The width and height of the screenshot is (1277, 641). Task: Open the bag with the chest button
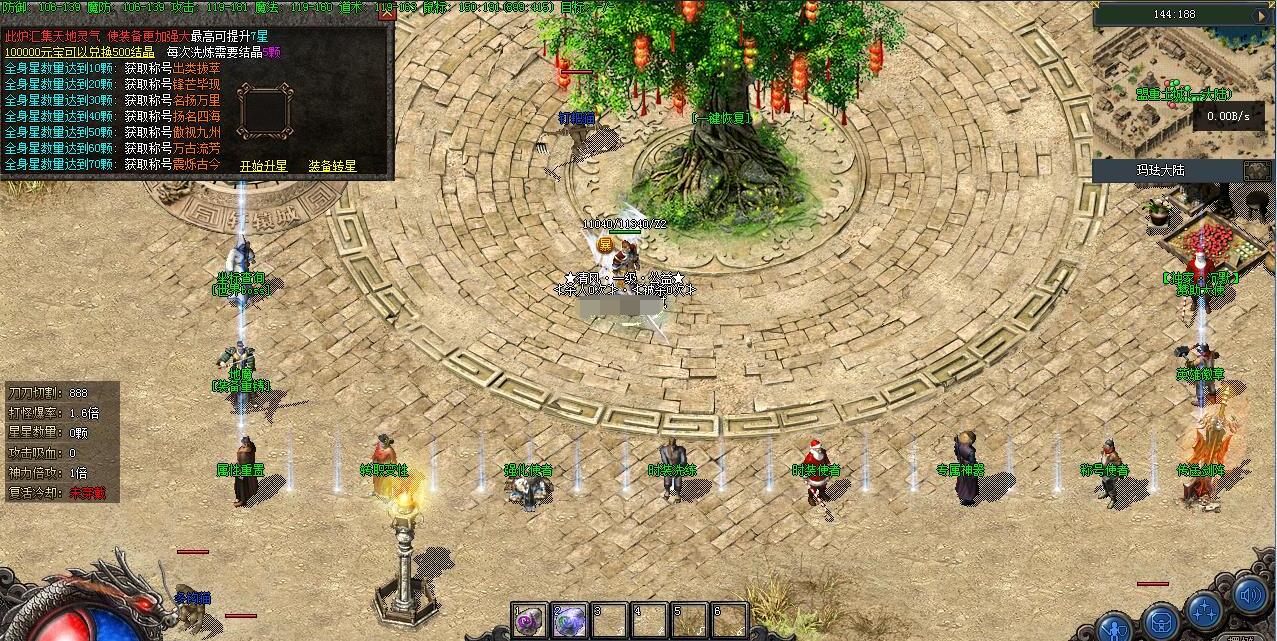coord(1161,622)
